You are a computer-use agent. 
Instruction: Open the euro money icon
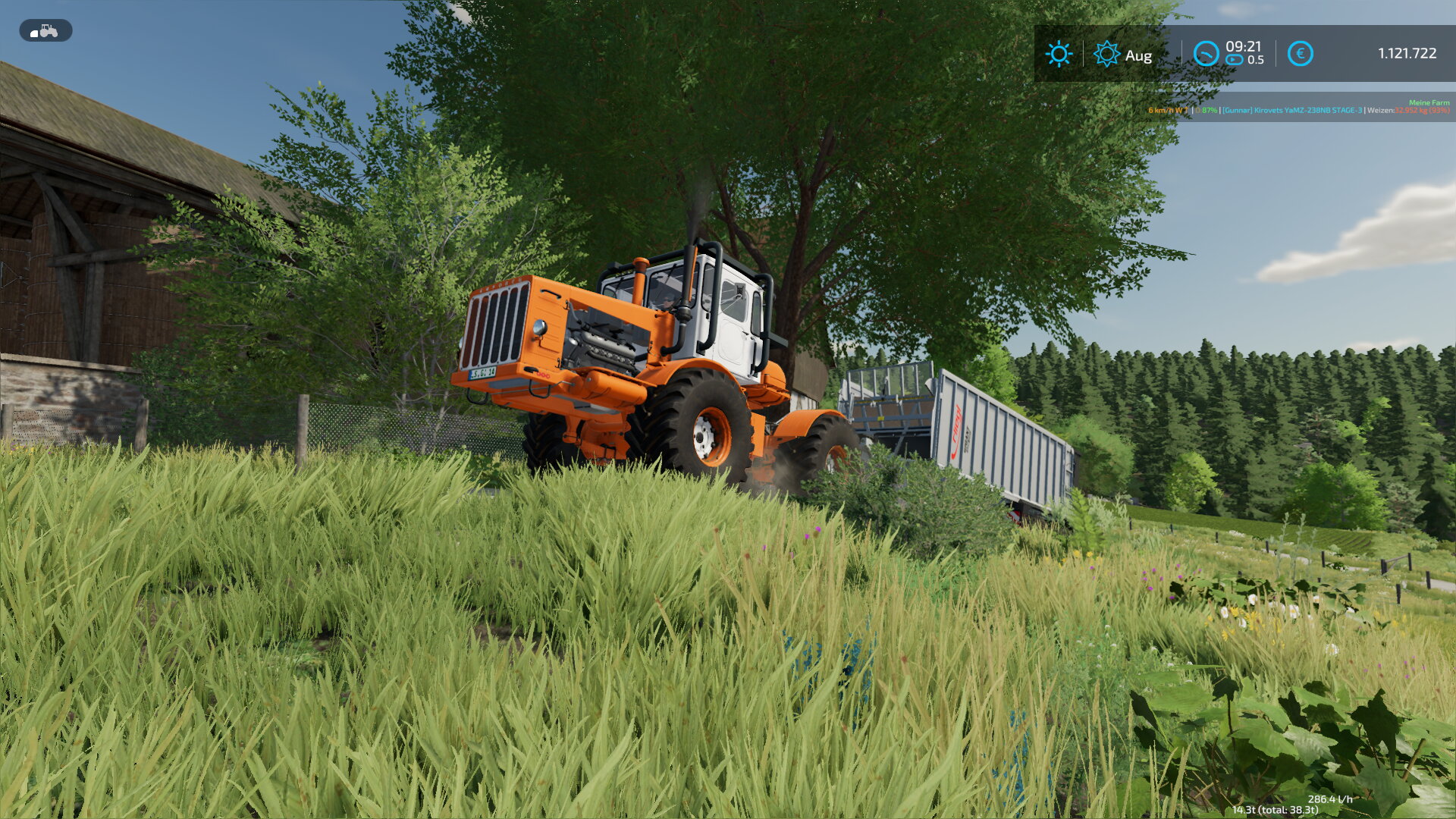click(x=1300, y=54)
